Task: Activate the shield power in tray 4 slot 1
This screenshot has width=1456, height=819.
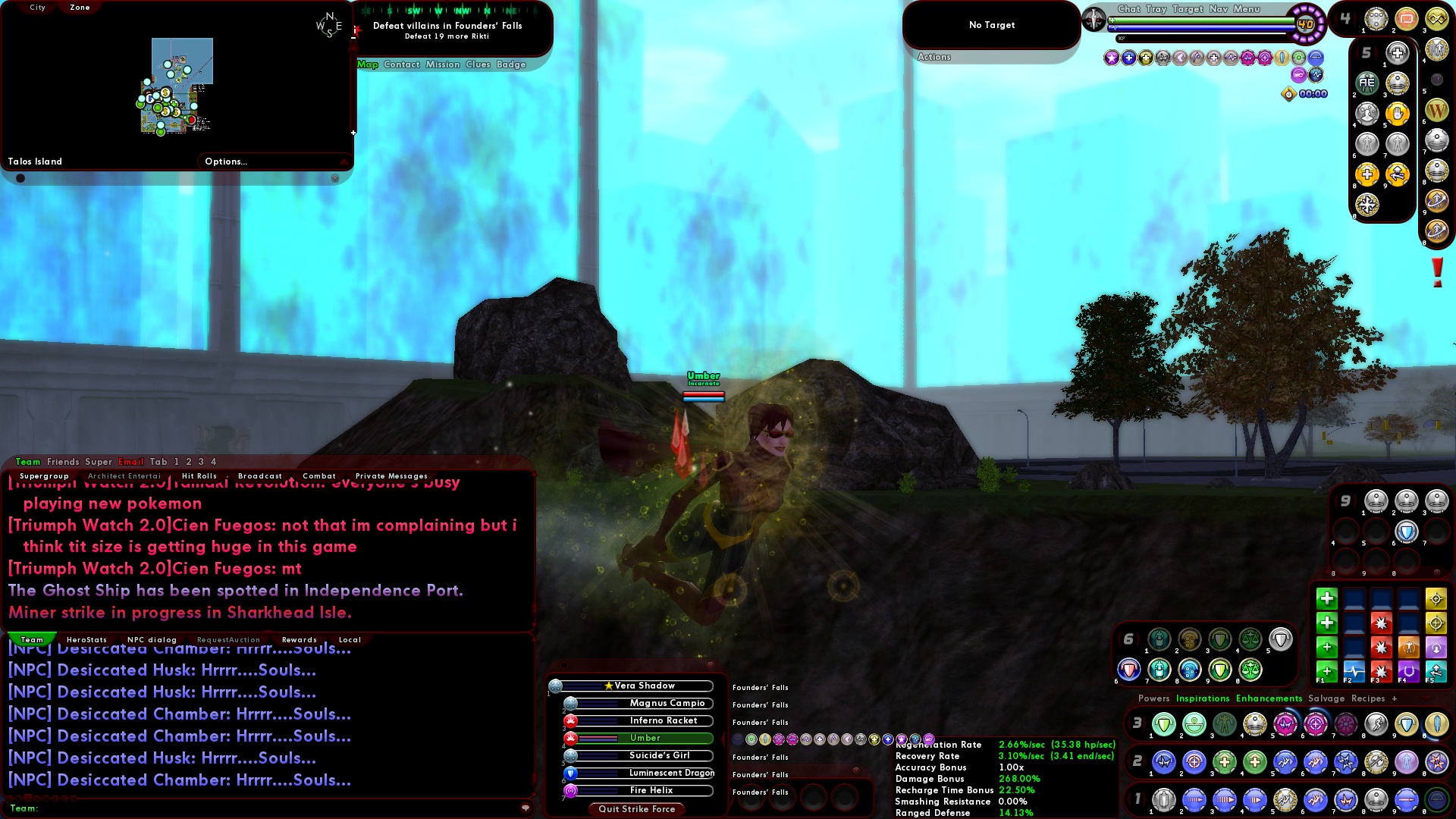Action: [1375, 20]
